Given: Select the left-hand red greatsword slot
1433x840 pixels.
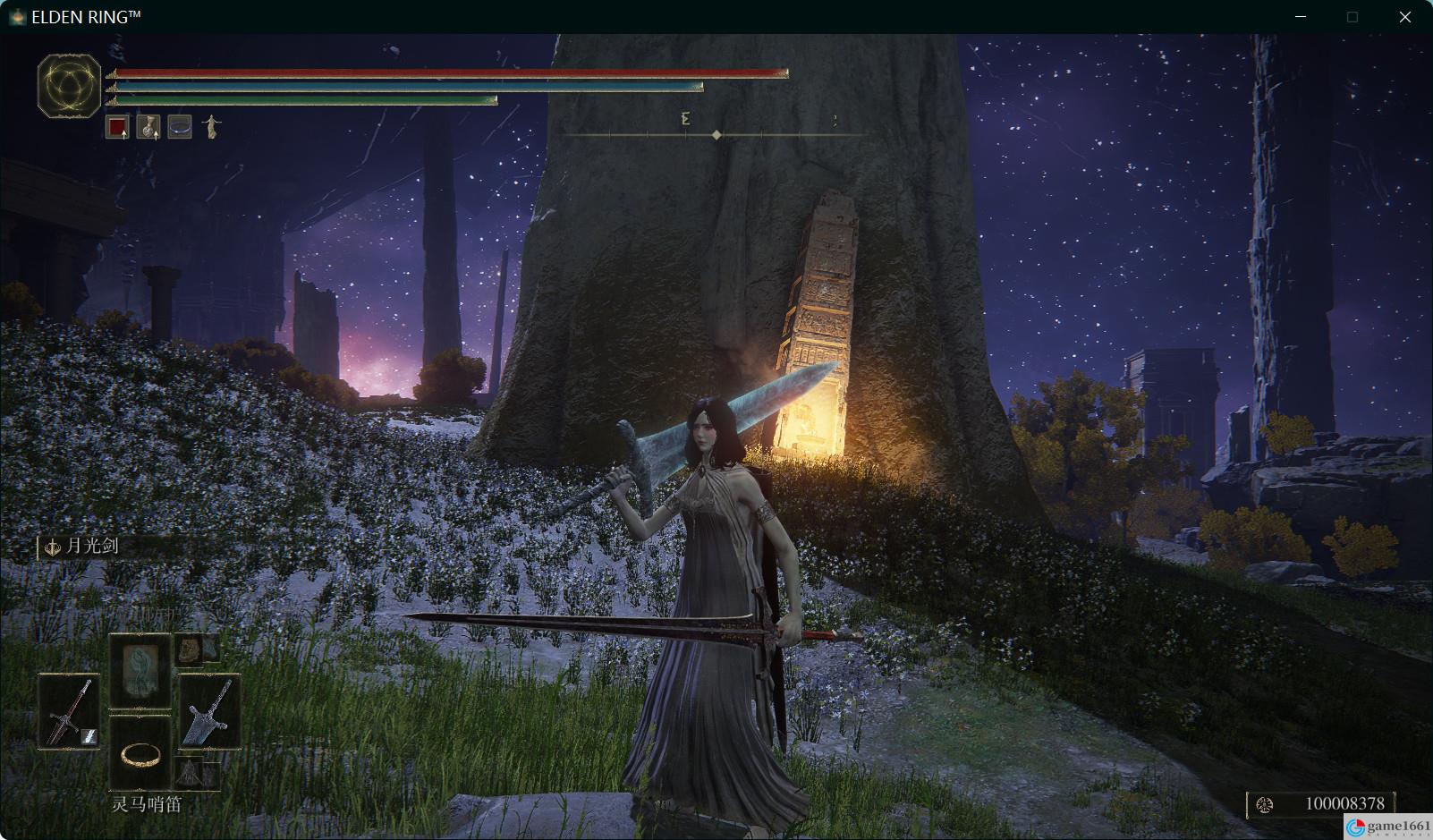Looking at the screenshot, I should coord(69,711).
